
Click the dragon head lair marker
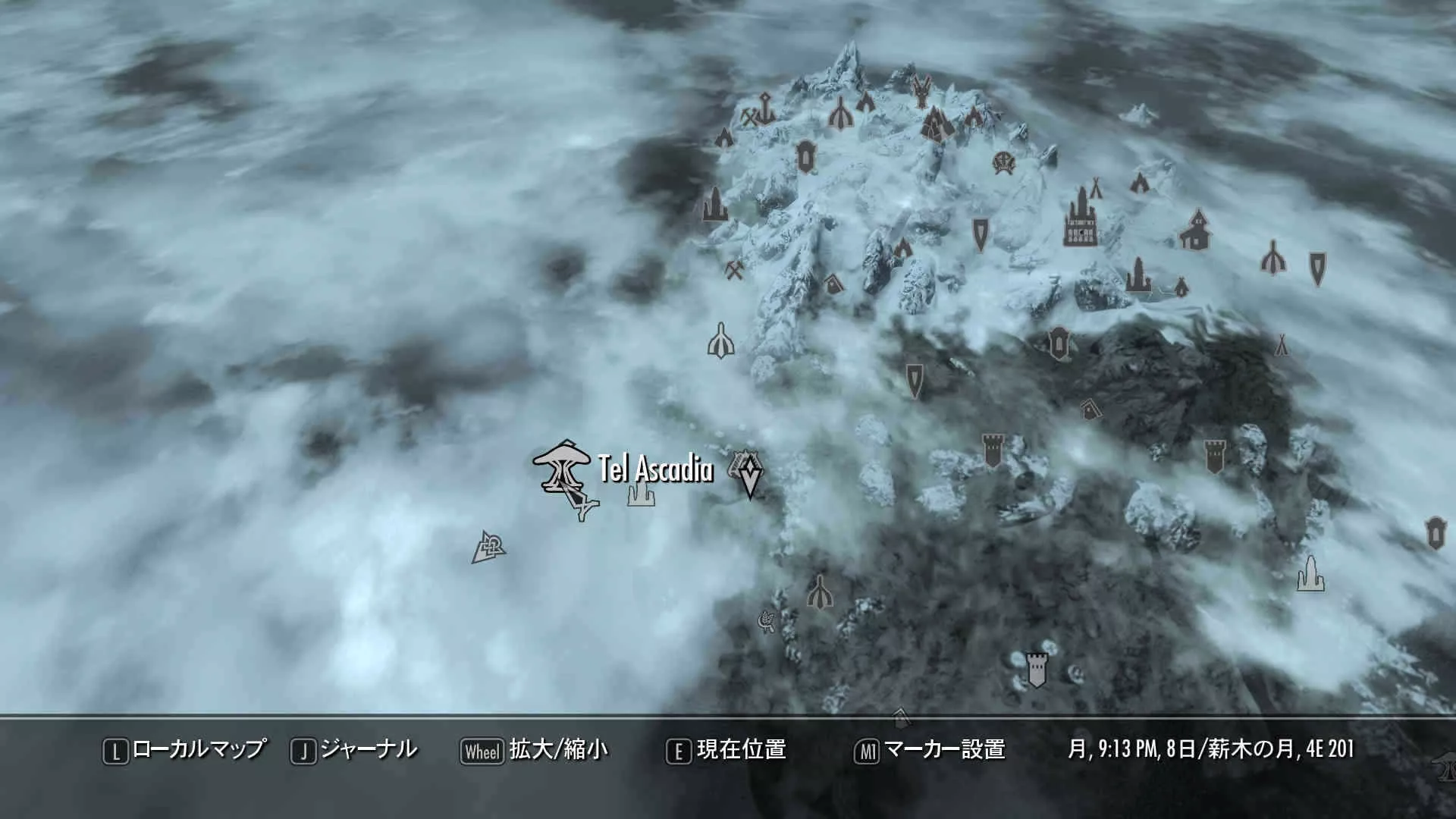click(921, 92)
